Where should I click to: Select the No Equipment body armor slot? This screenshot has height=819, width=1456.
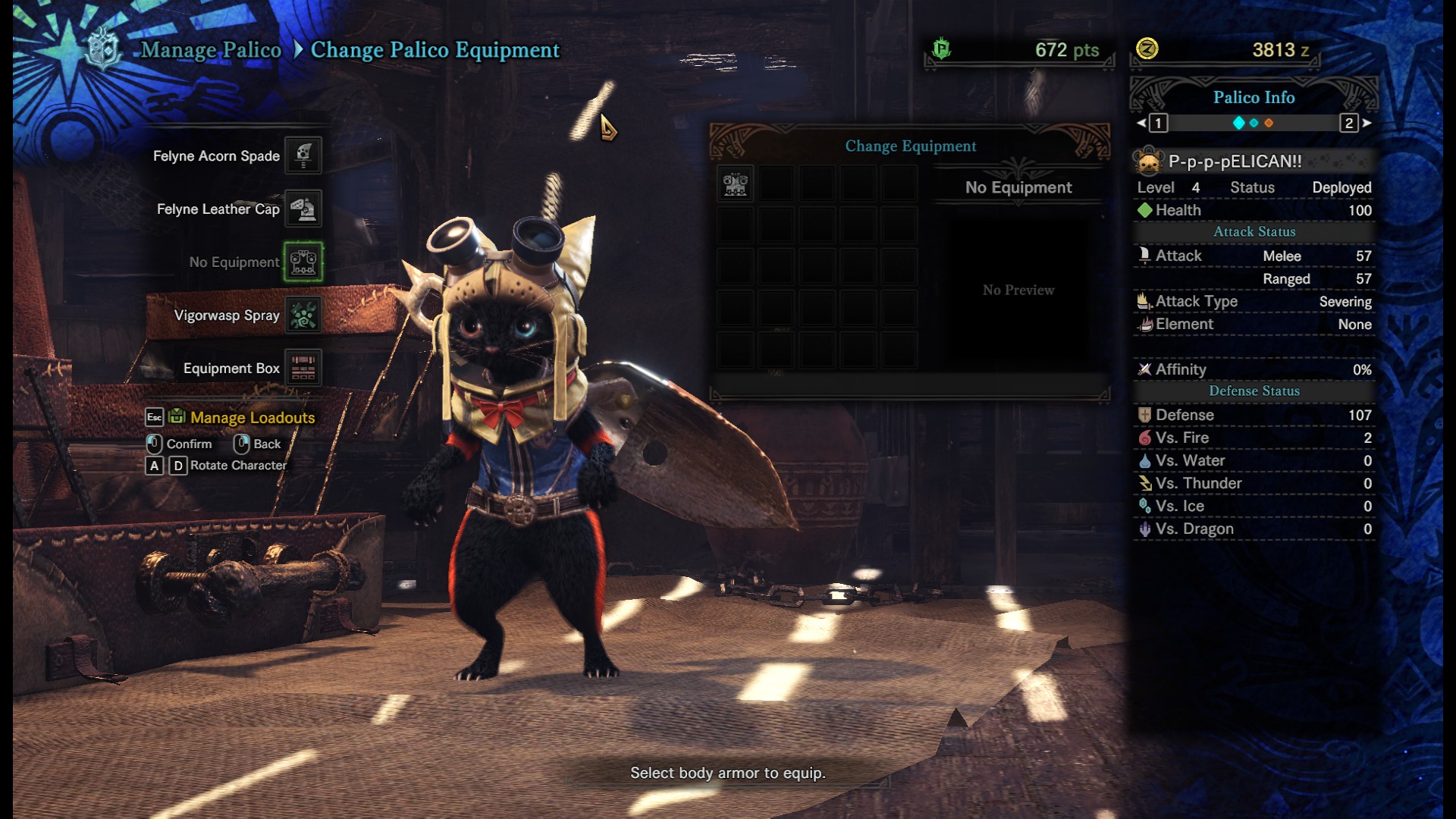[303, 262]
